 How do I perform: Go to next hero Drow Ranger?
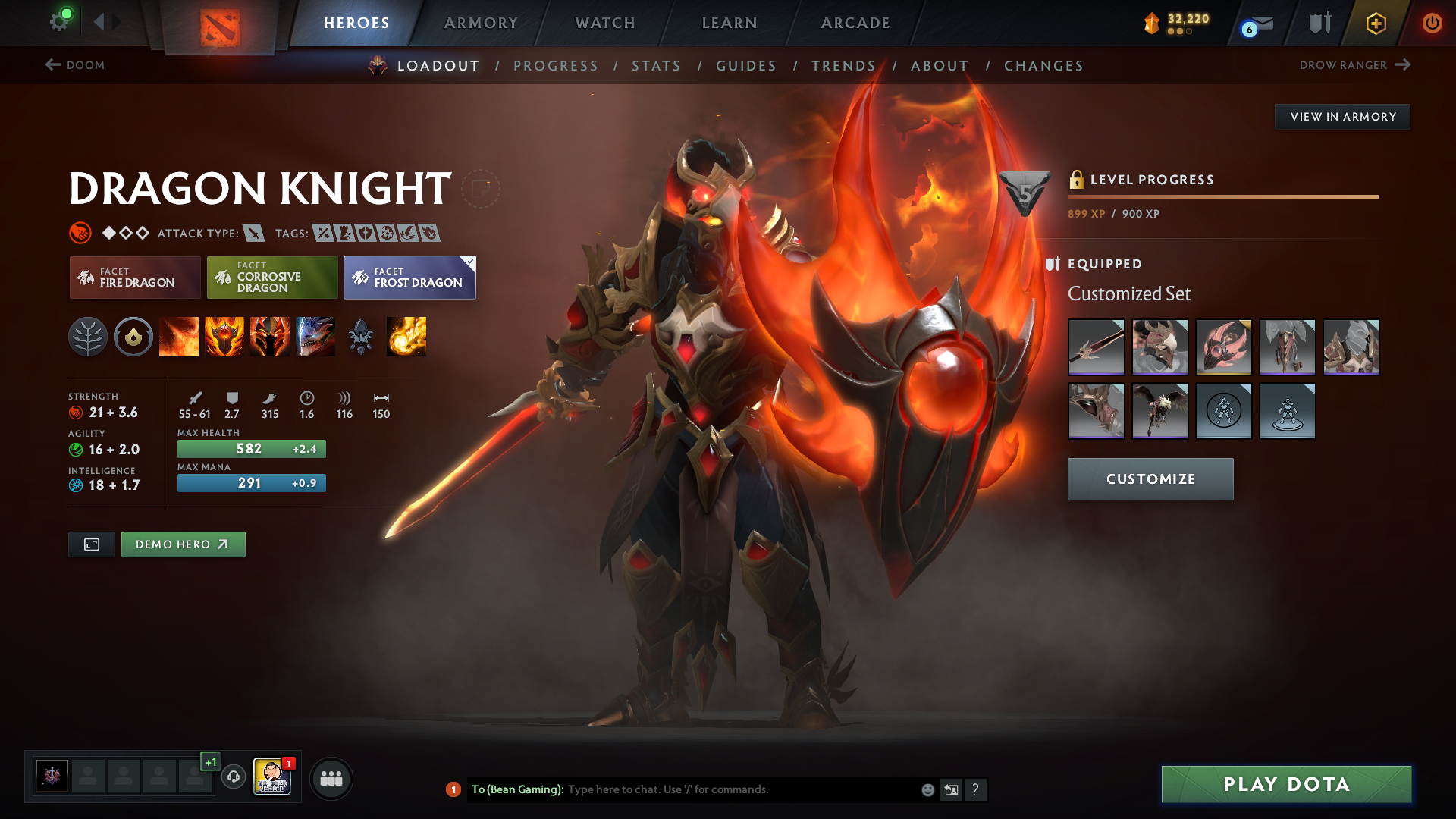pyautogui.click(x=1354, y=65)
